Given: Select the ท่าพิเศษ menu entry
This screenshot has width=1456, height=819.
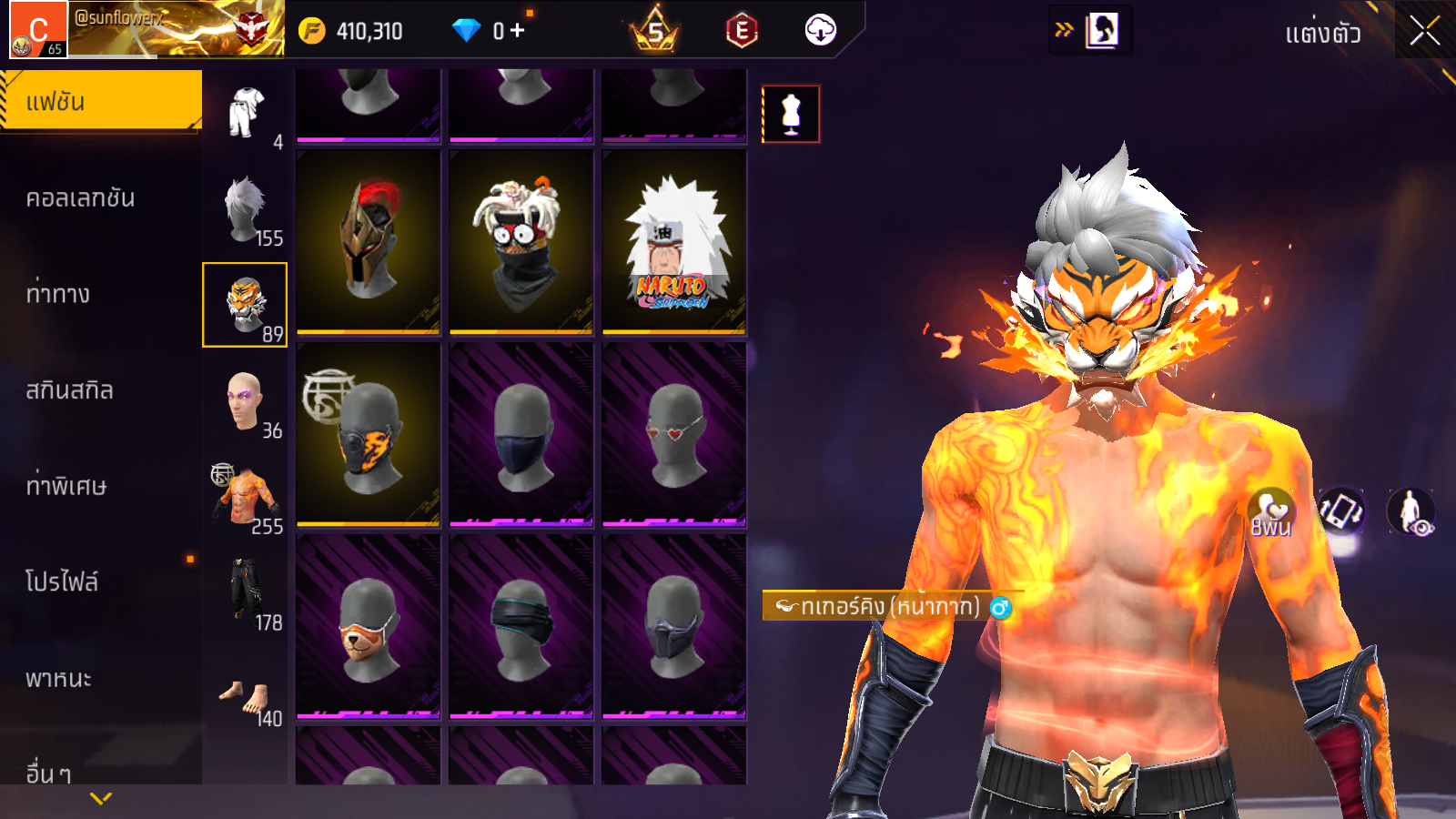Looking at the screenshot, I should [x=66, y=486].
